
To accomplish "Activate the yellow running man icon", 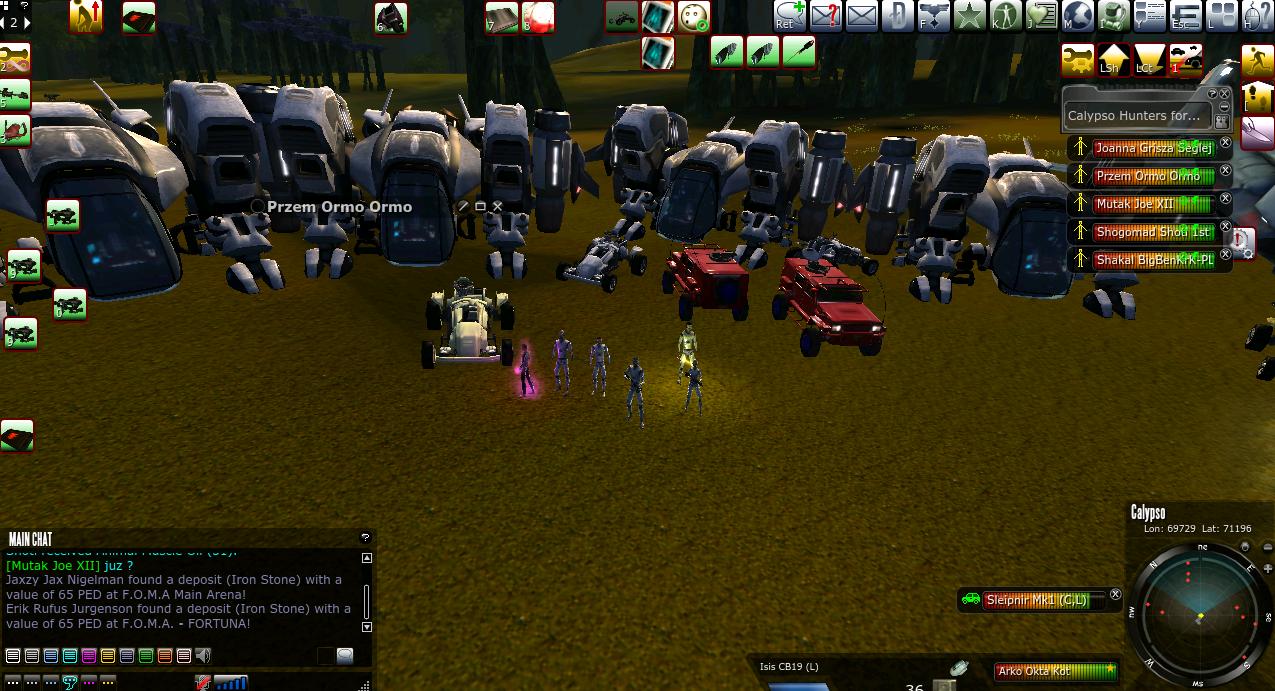I will pos(1257,60).
